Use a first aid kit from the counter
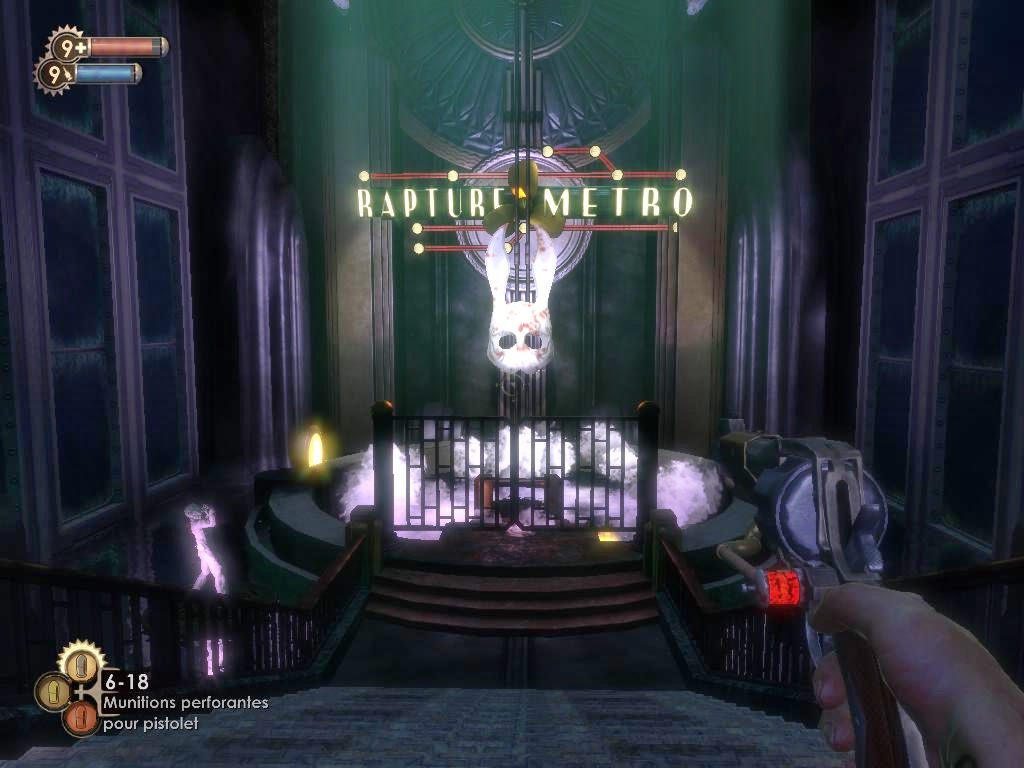The height and width of the screenshot is (768, 1024). [69, 47]
